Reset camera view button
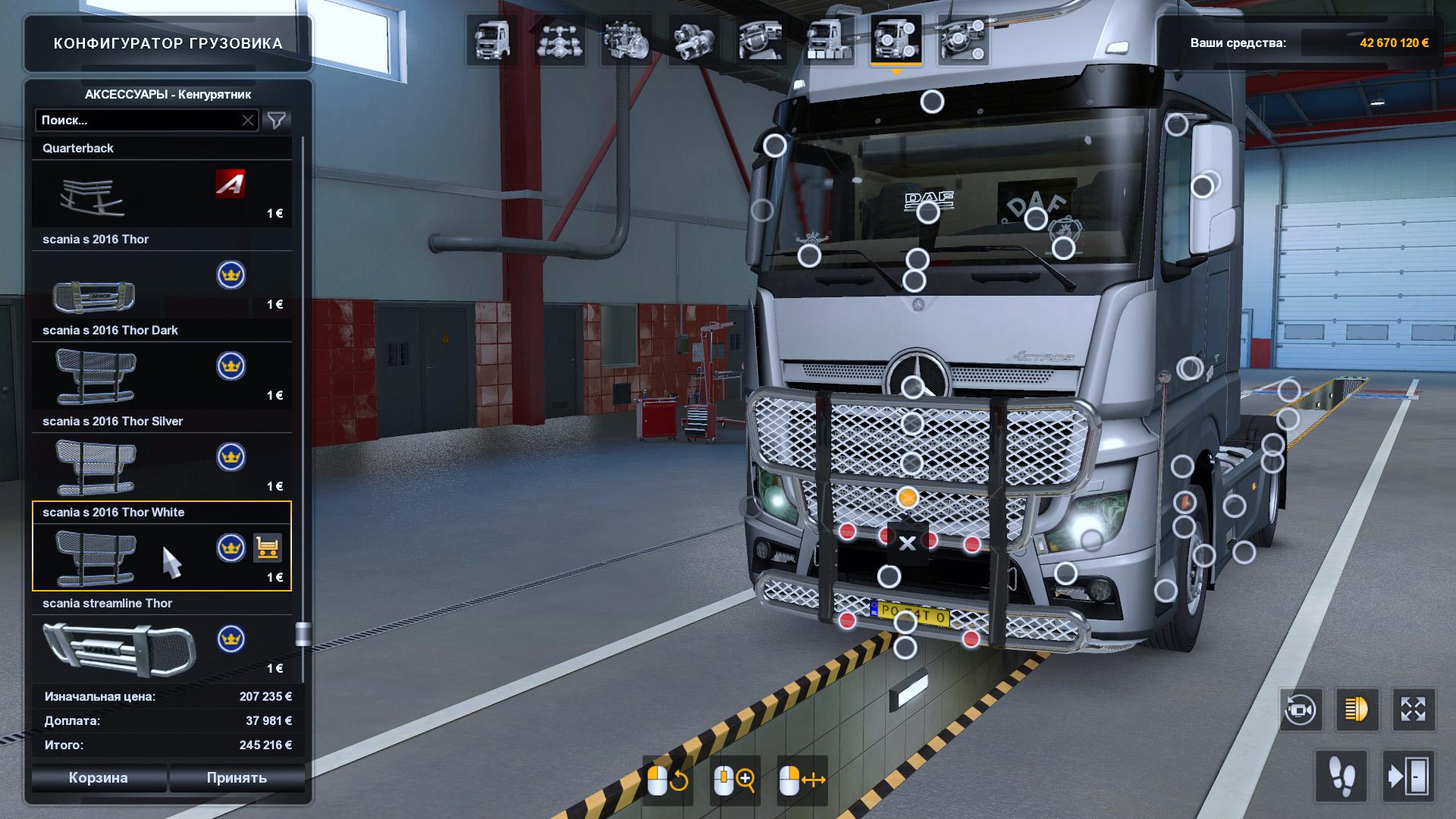Viewport: 1456px width, 819px height. click(x=1301, y=710)
